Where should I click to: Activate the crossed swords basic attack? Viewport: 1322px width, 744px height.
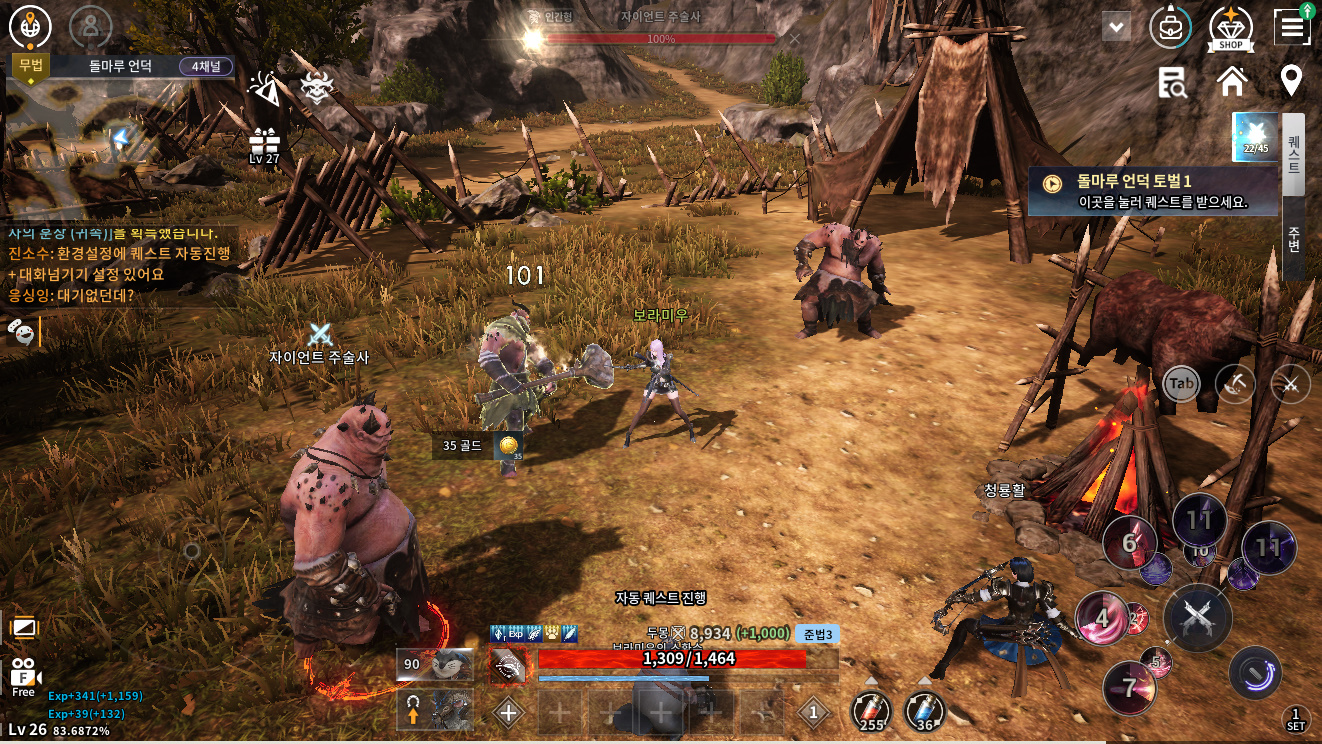pos(1197,617)
